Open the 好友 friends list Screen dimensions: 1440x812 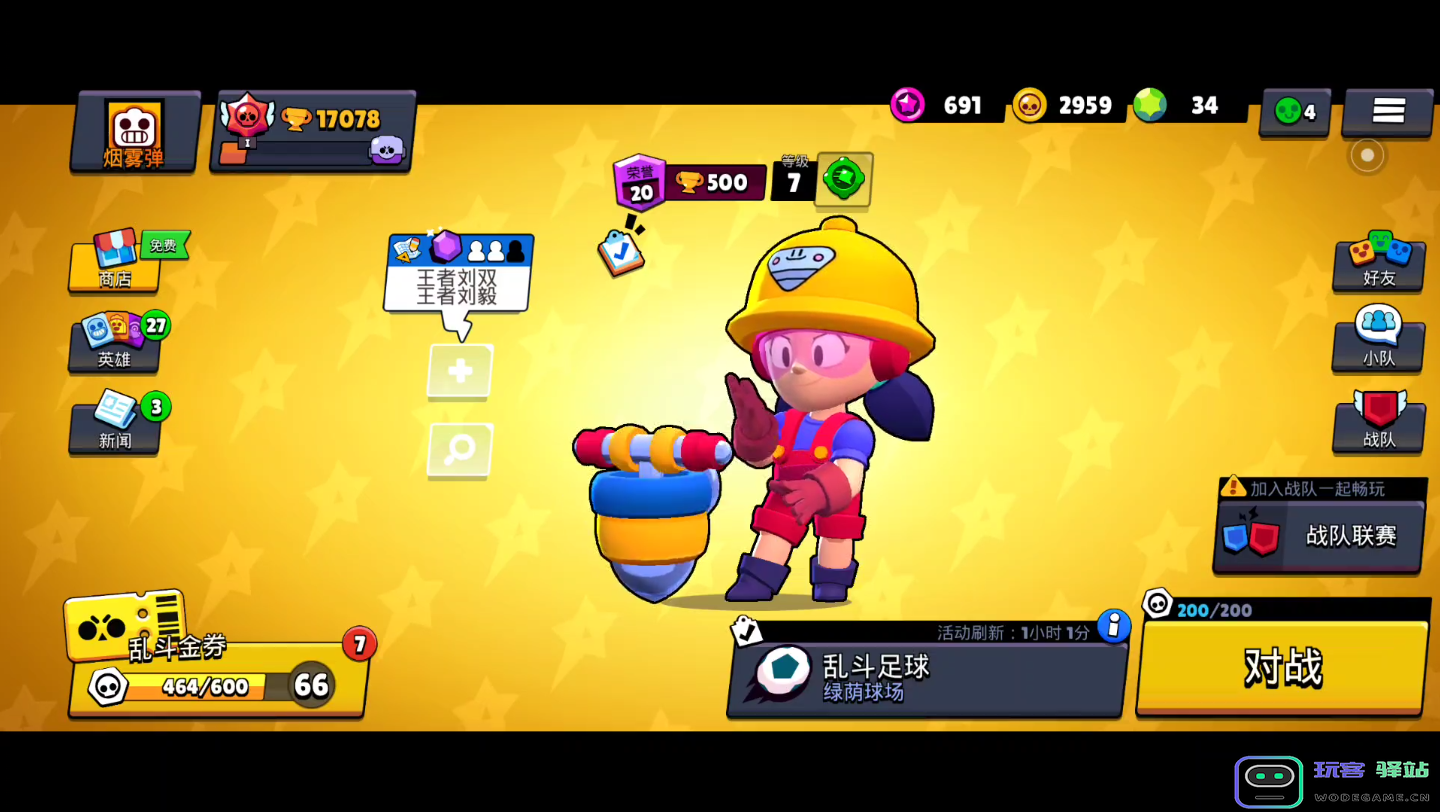pyautogui.click(x=1378, y=263)
